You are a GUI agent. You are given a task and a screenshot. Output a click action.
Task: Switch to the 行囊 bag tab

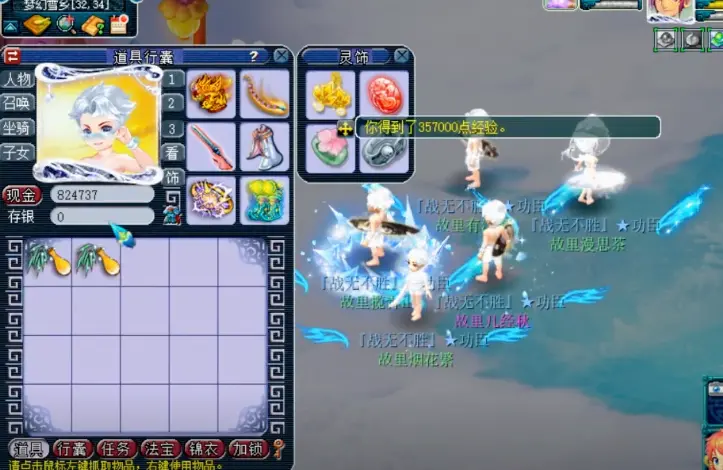point(73,449)
